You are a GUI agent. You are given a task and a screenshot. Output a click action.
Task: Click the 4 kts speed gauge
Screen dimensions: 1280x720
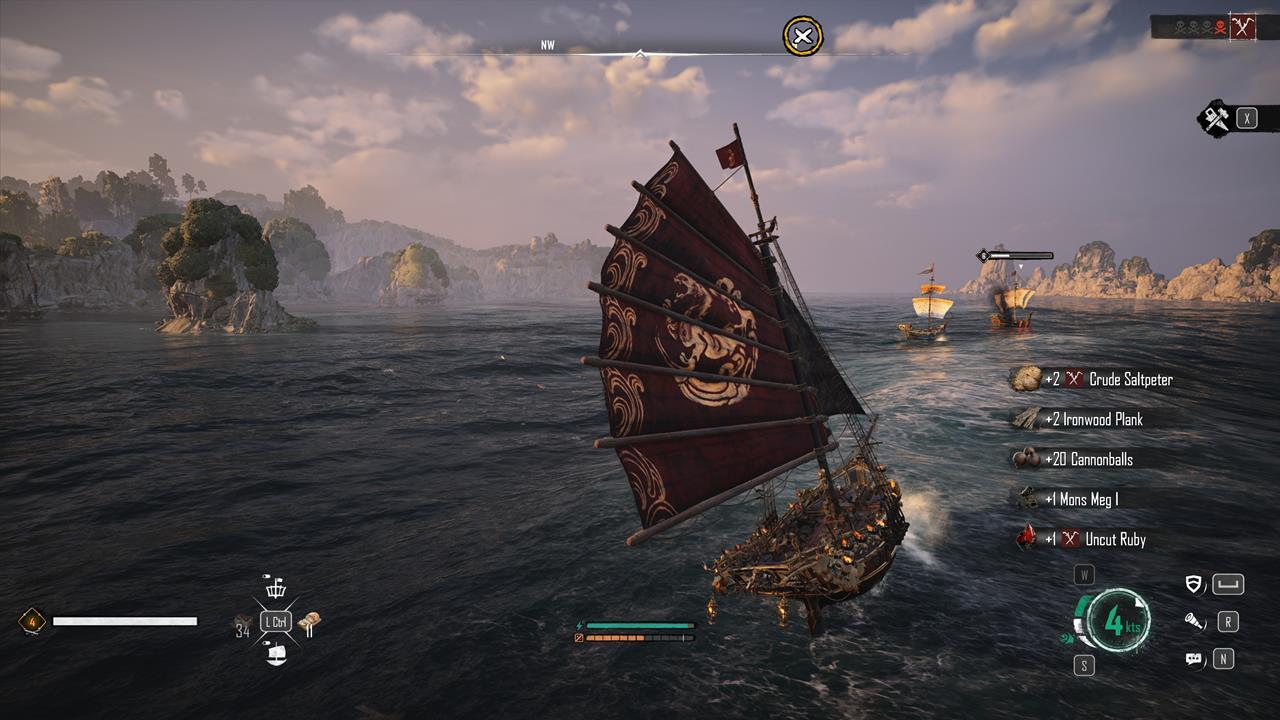(x=1117, y=622)
